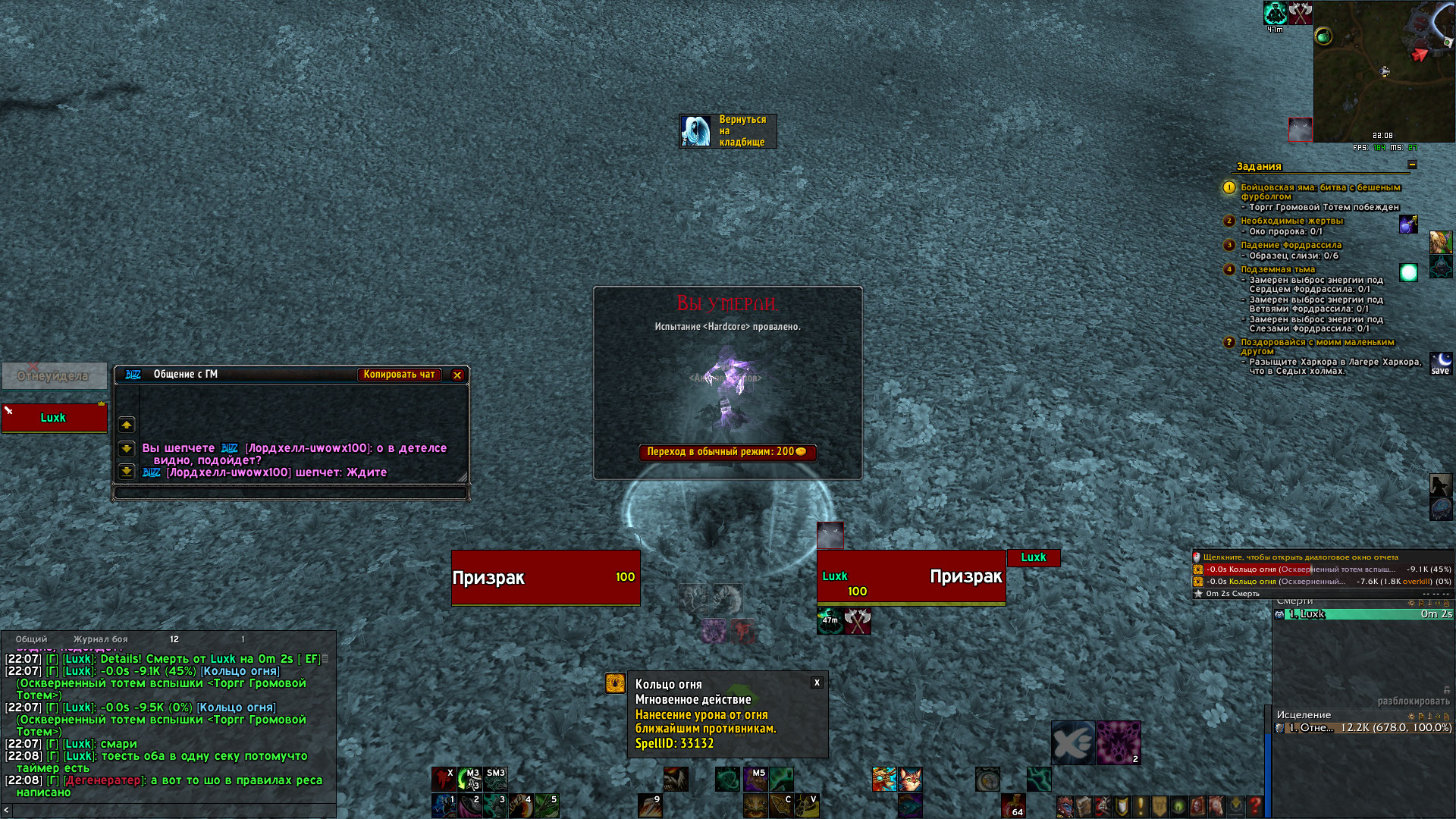Open quest "Падение Фордрассила" in tracker
1456x819 pixels.
pos(1291,245)
